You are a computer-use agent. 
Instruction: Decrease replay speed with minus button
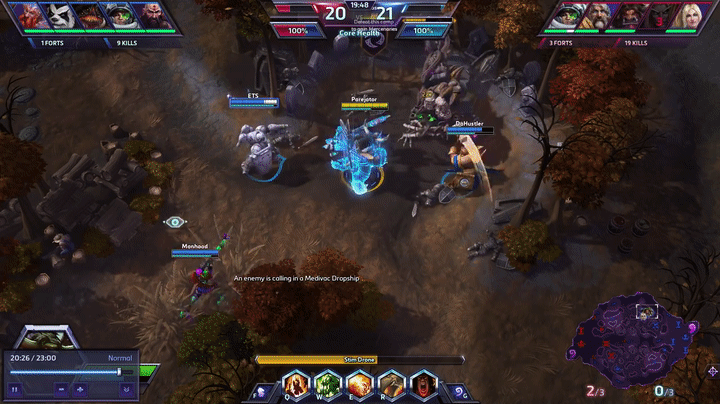(62, 388)
